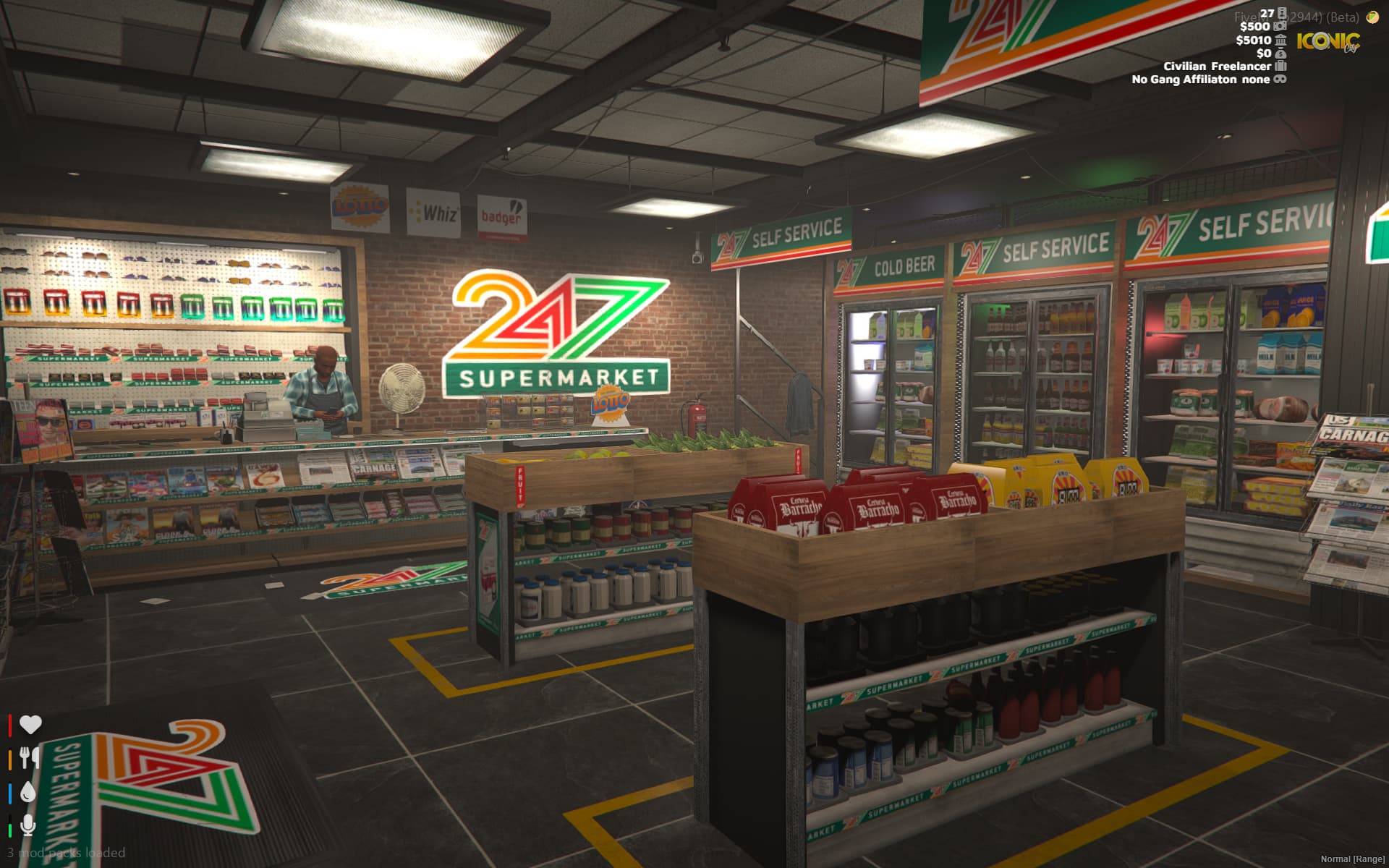Click the thirst water drop icon
This screenshot has height=868, width=1389.
click(x=28, y=792)
